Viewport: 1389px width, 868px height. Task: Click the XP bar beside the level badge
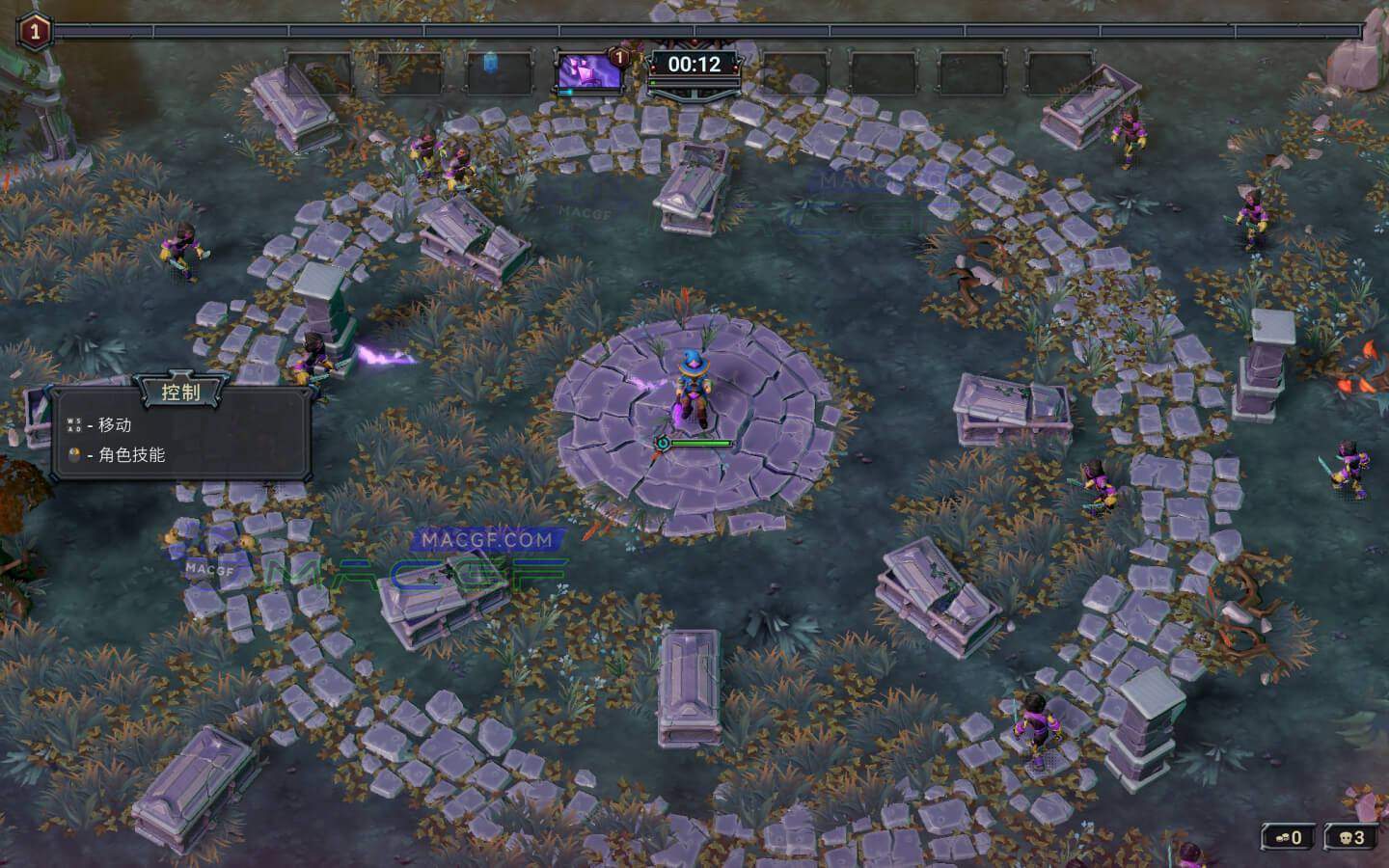289,32
